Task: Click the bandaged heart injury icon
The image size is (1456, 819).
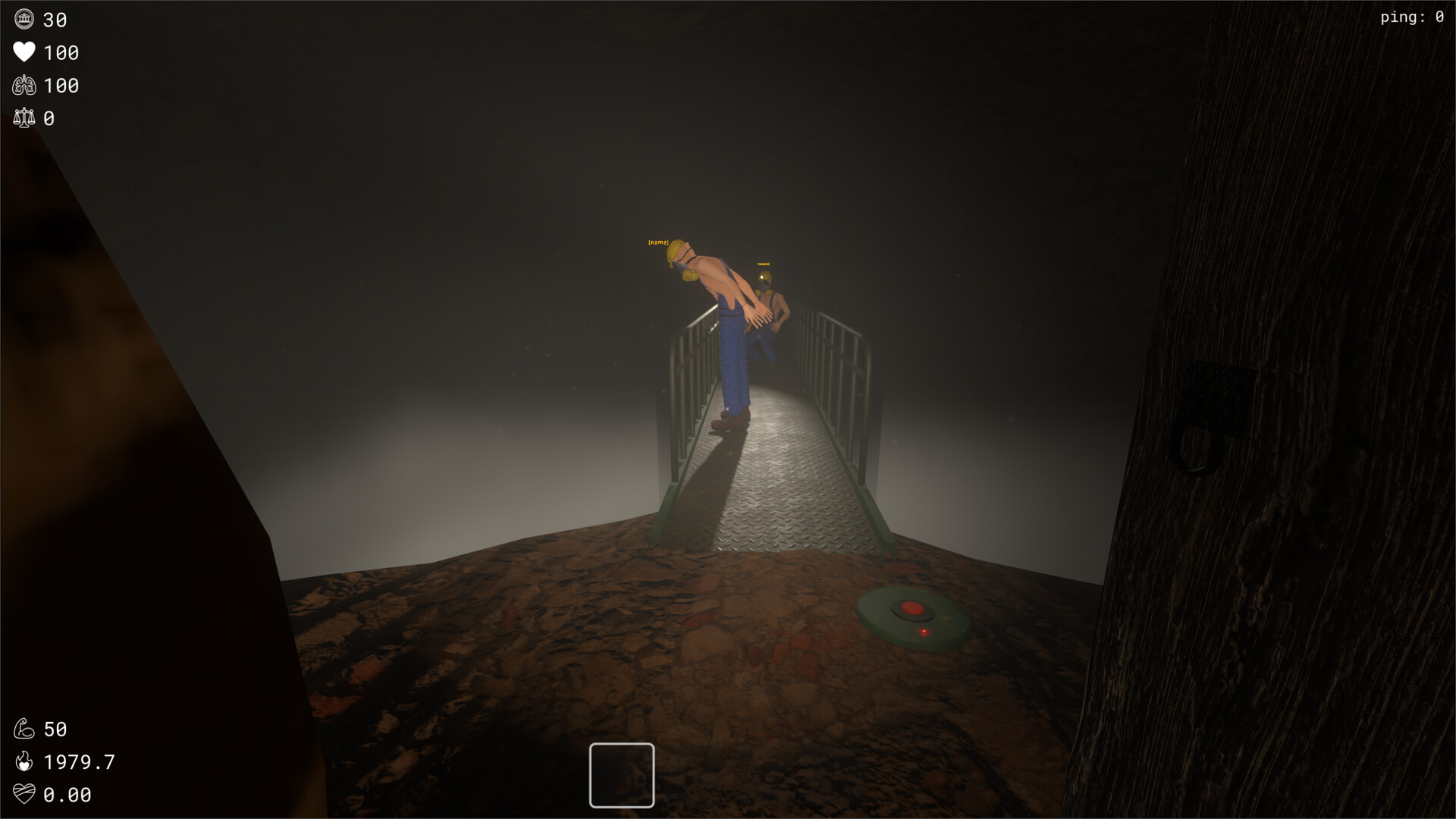Action: click(x=24, y=795)
